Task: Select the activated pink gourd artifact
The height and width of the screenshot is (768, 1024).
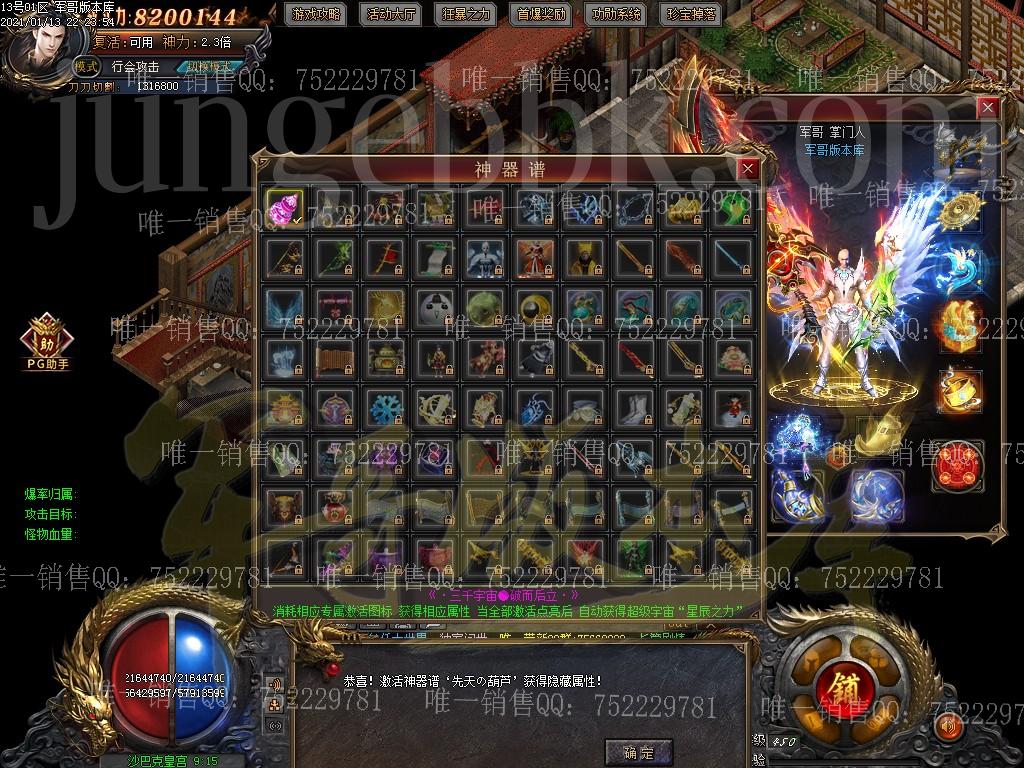Action: tap(285, 207)
